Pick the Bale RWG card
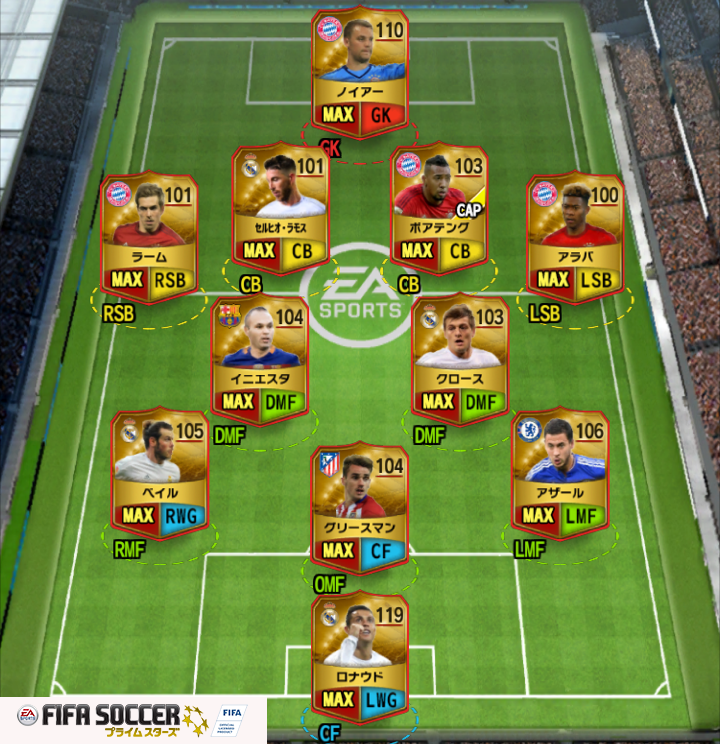This screenshot has height=744, width=720. click(160, 472)
